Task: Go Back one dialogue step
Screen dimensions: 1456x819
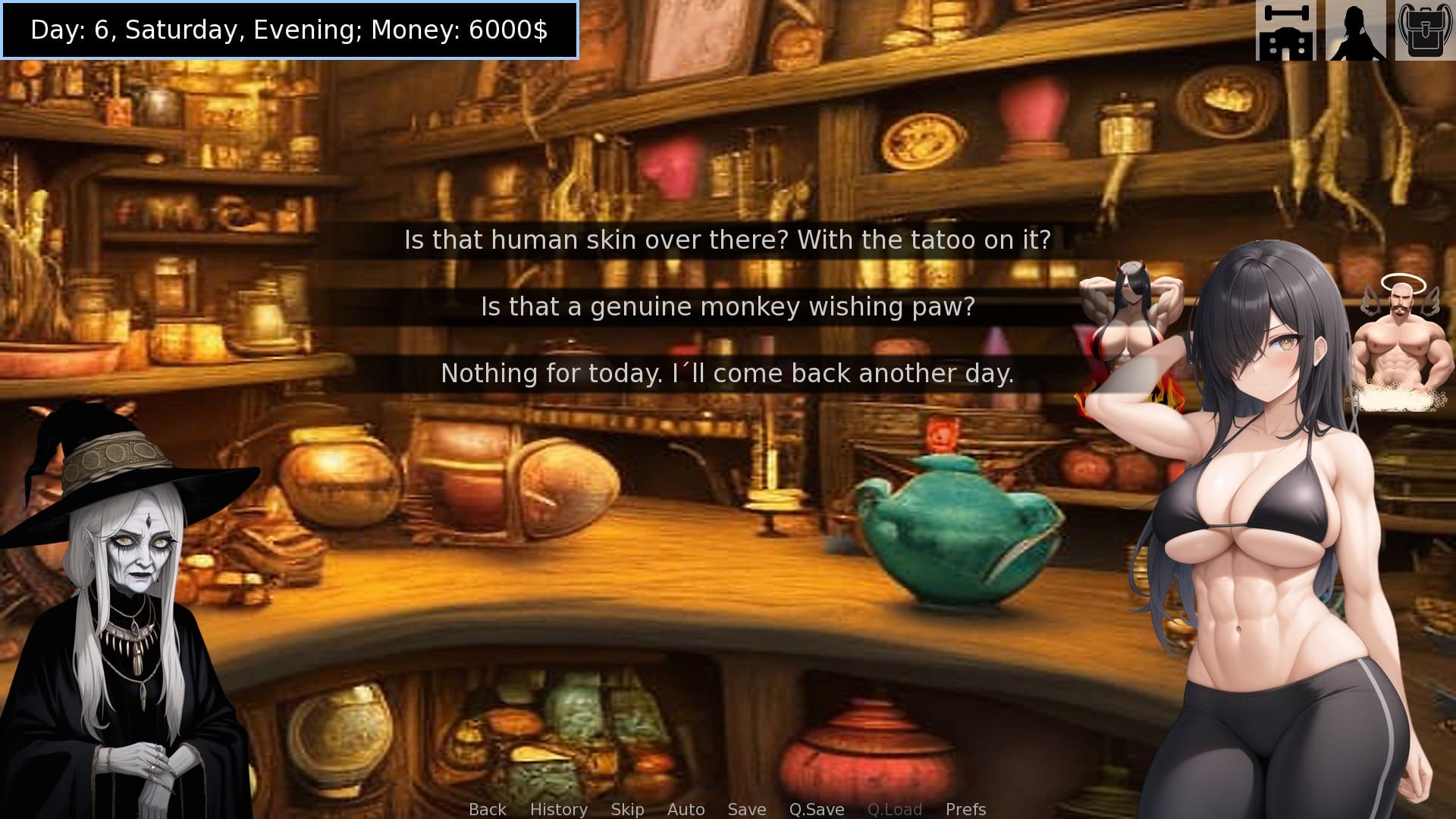Action: point(487,809)
